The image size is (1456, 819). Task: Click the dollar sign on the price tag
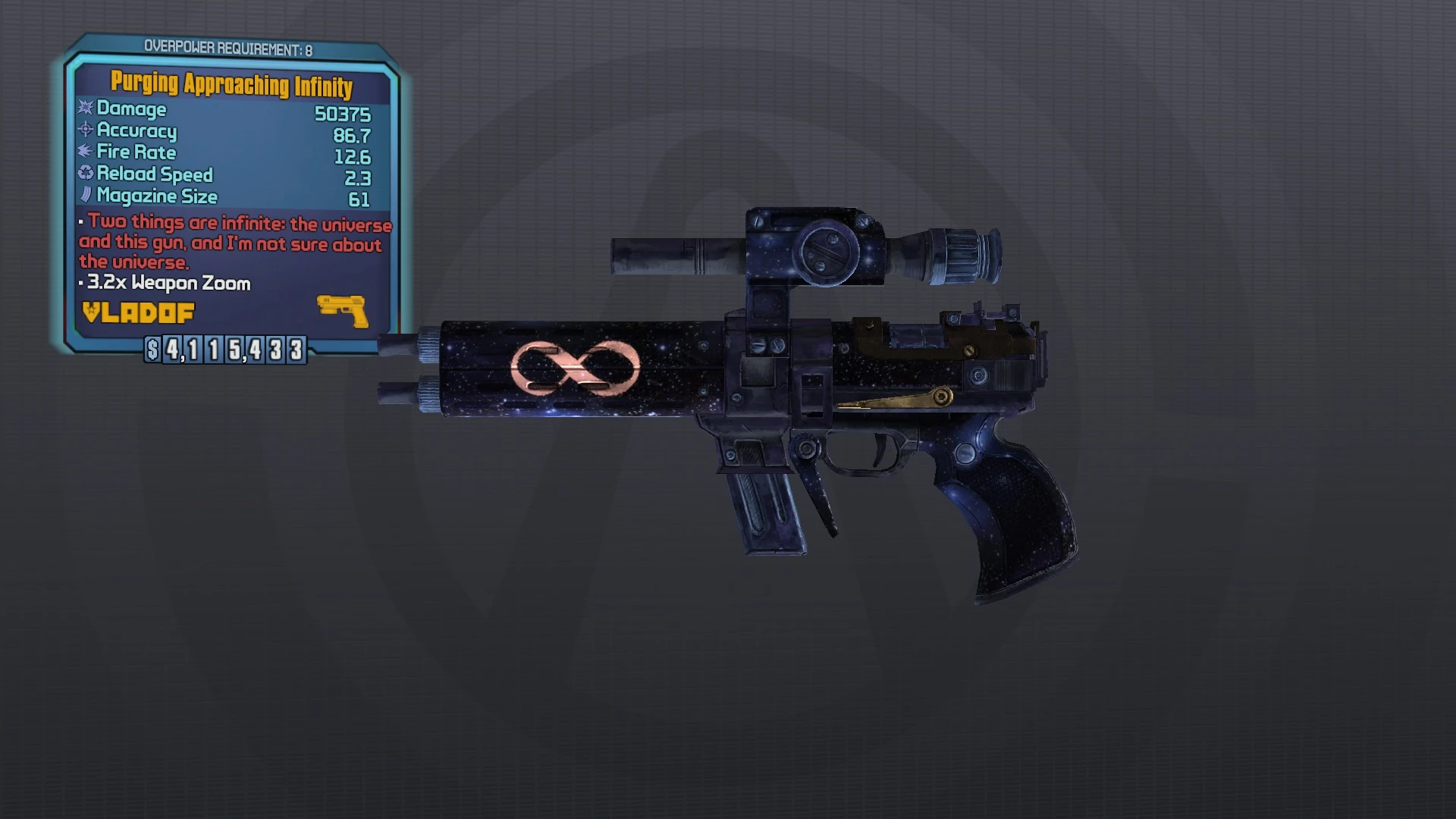click(156, 350)
